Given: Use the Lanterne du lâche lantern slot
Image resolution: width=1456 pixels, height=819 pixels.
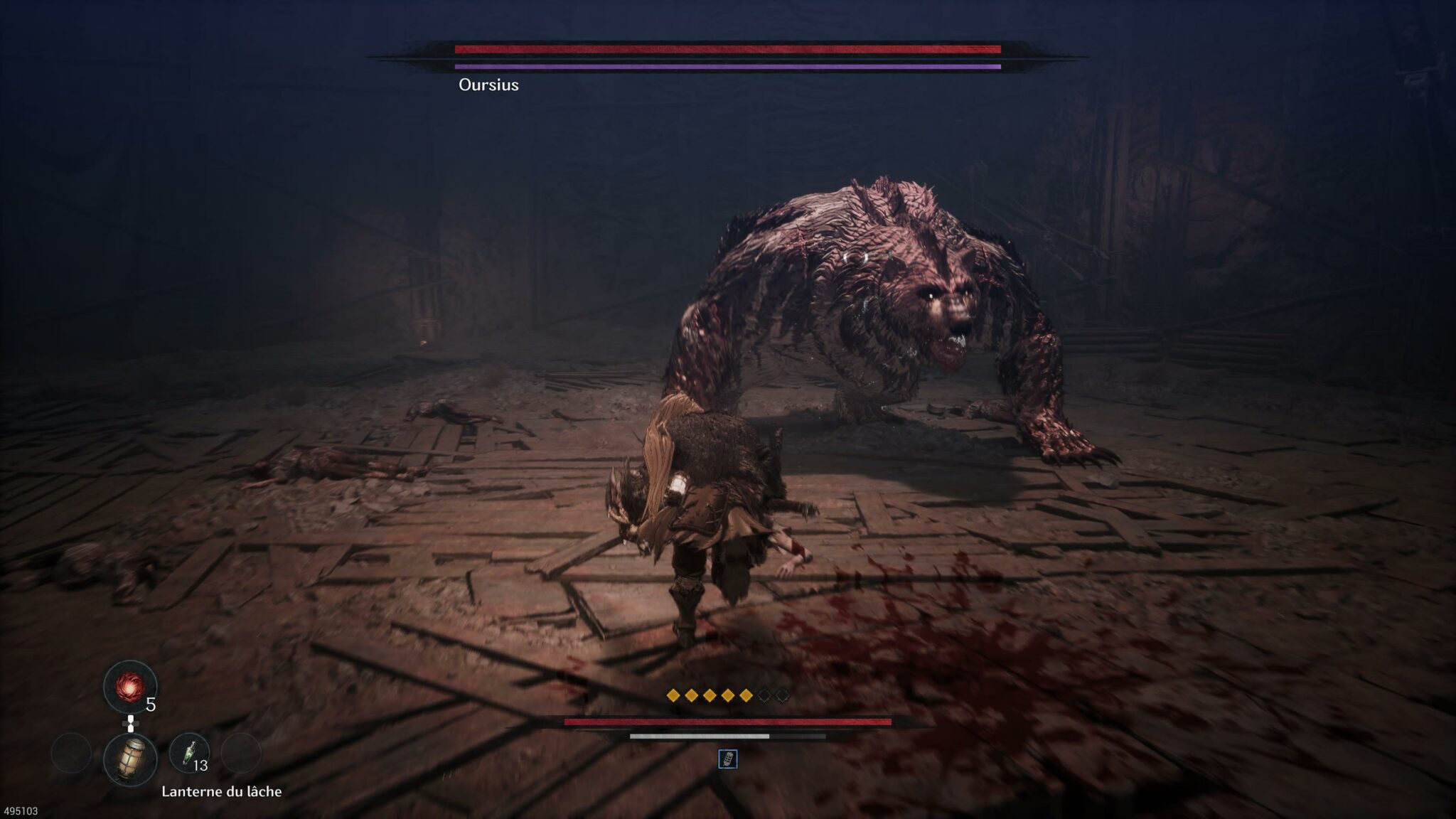Looking at the screenshot, I should click(x=130, y=759).
